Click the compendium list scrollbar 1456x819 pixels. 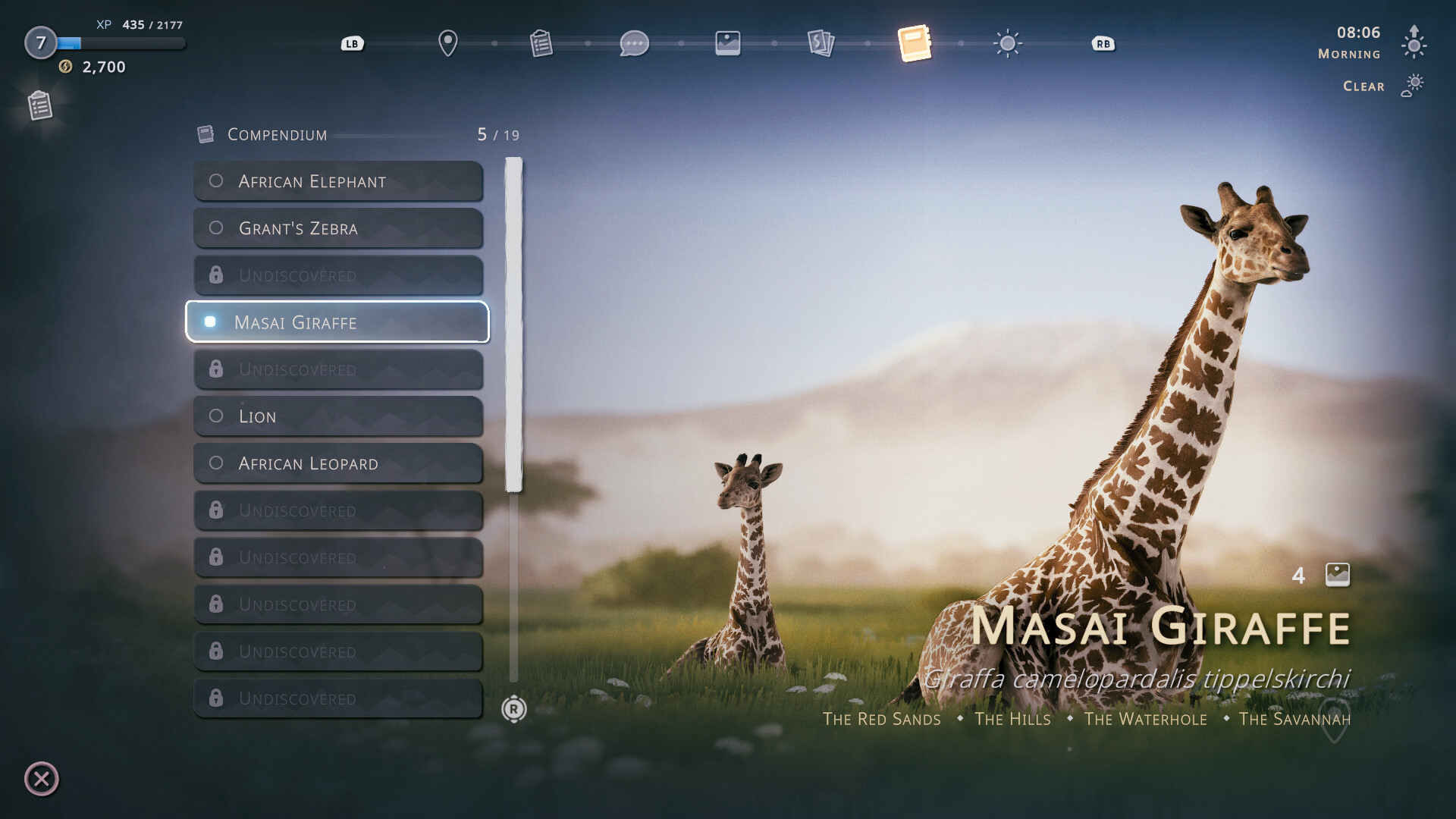514,325
